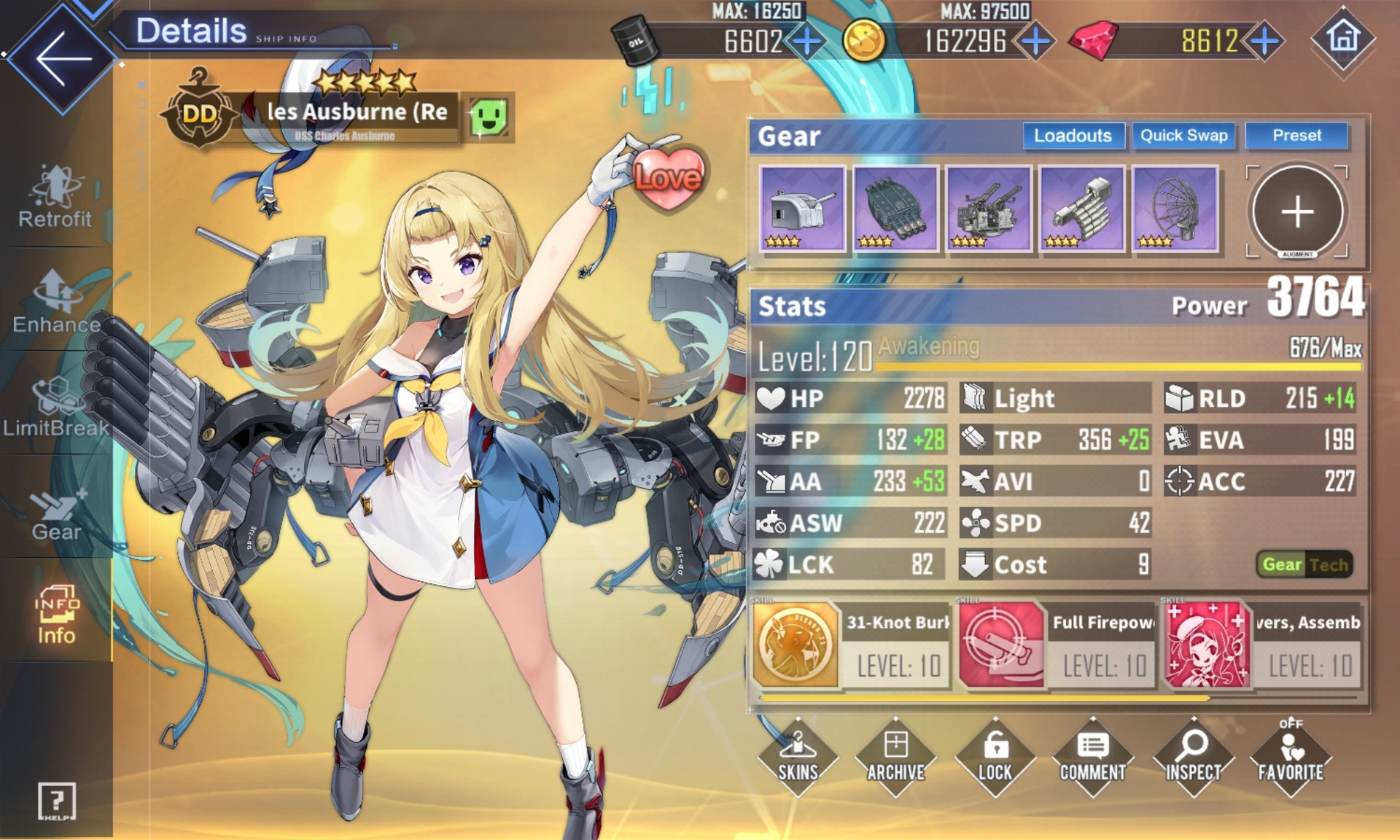Select the Gear sidebar tab
The height and width of the screenshot is (840, 1400).
(x=56, y=514)
